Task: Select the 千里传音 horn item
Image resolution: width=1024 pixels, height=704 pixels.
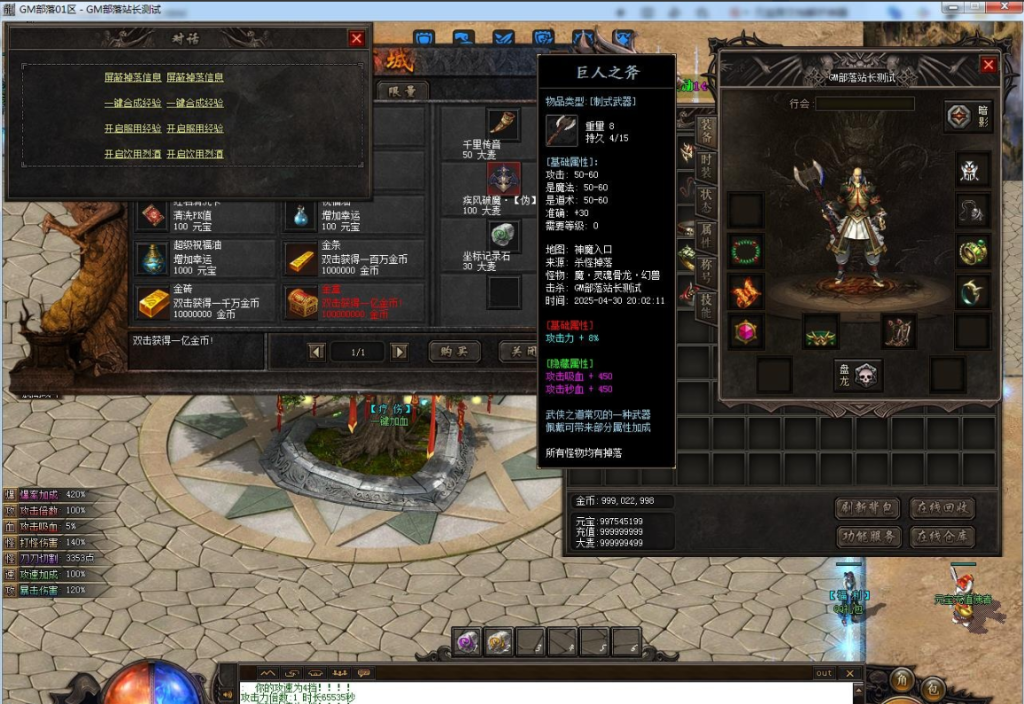Action: tap(503, 124)
